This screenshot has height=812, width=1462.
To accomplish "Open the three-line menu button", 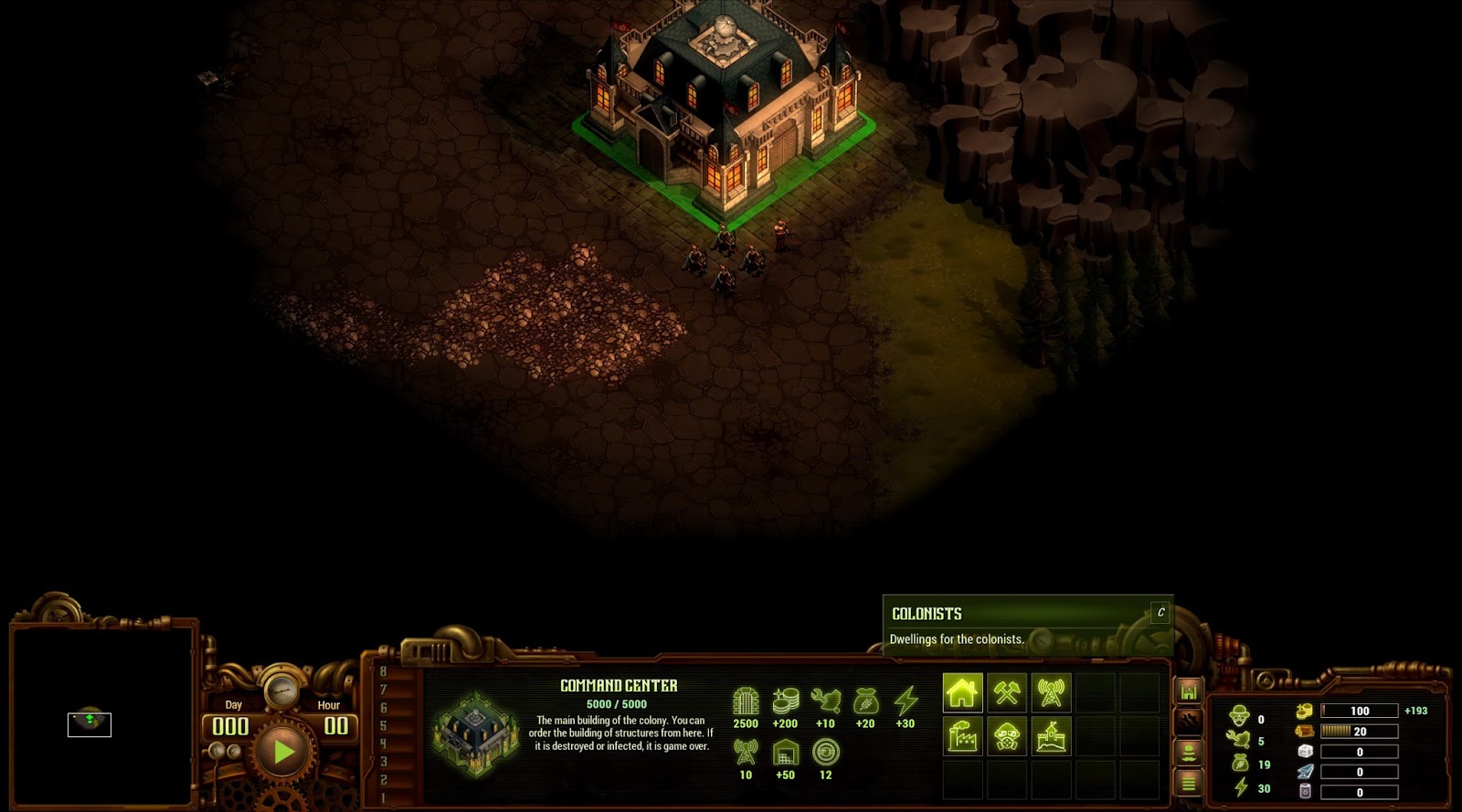I will tap(1189, 783).
